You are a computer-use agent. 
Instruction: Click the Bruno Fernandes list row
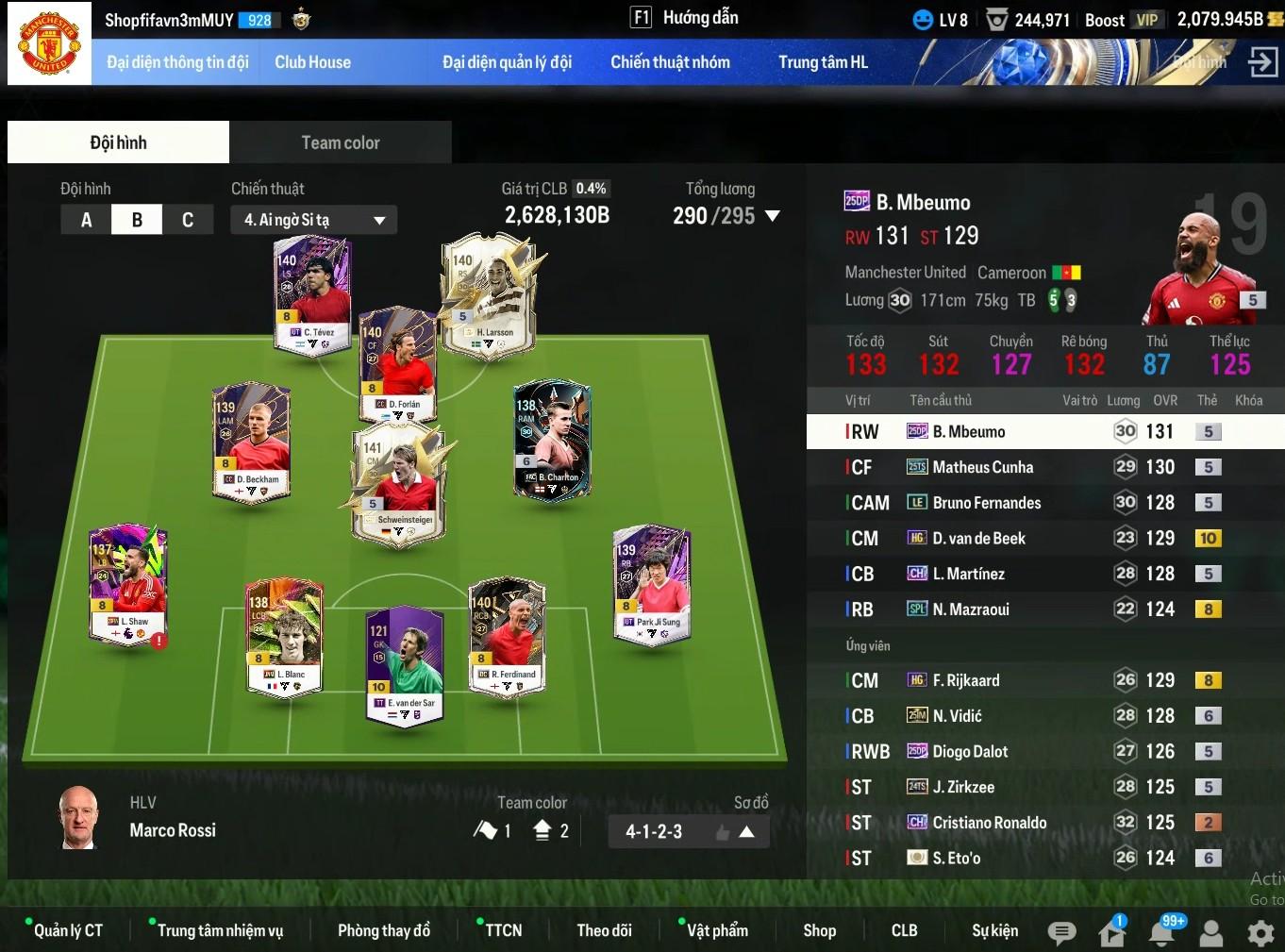click(986, 503)
